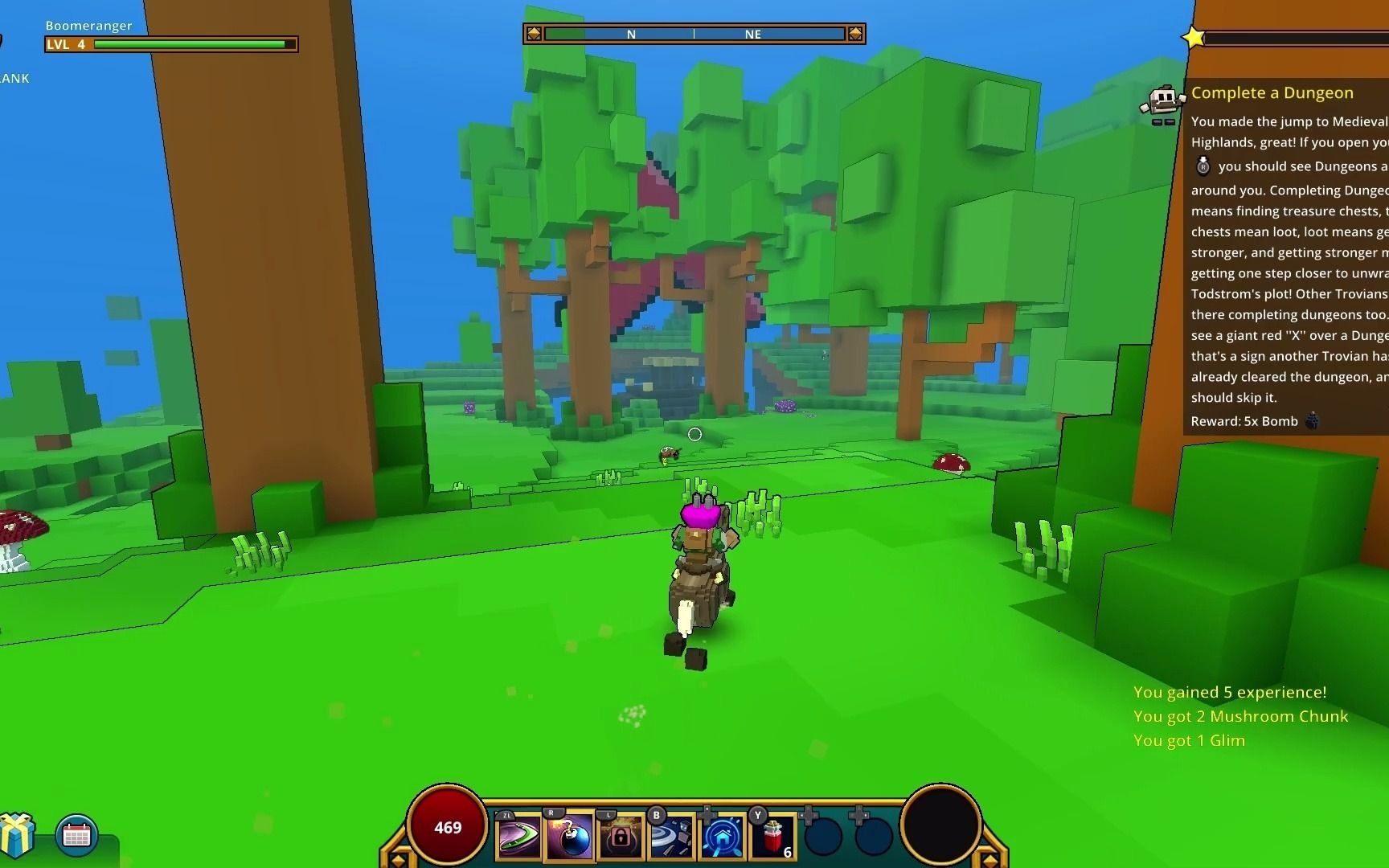Use the bomb ability
Image resolution: width=1389 pixels, height=868 pixels.
click(x=570, y=837)
